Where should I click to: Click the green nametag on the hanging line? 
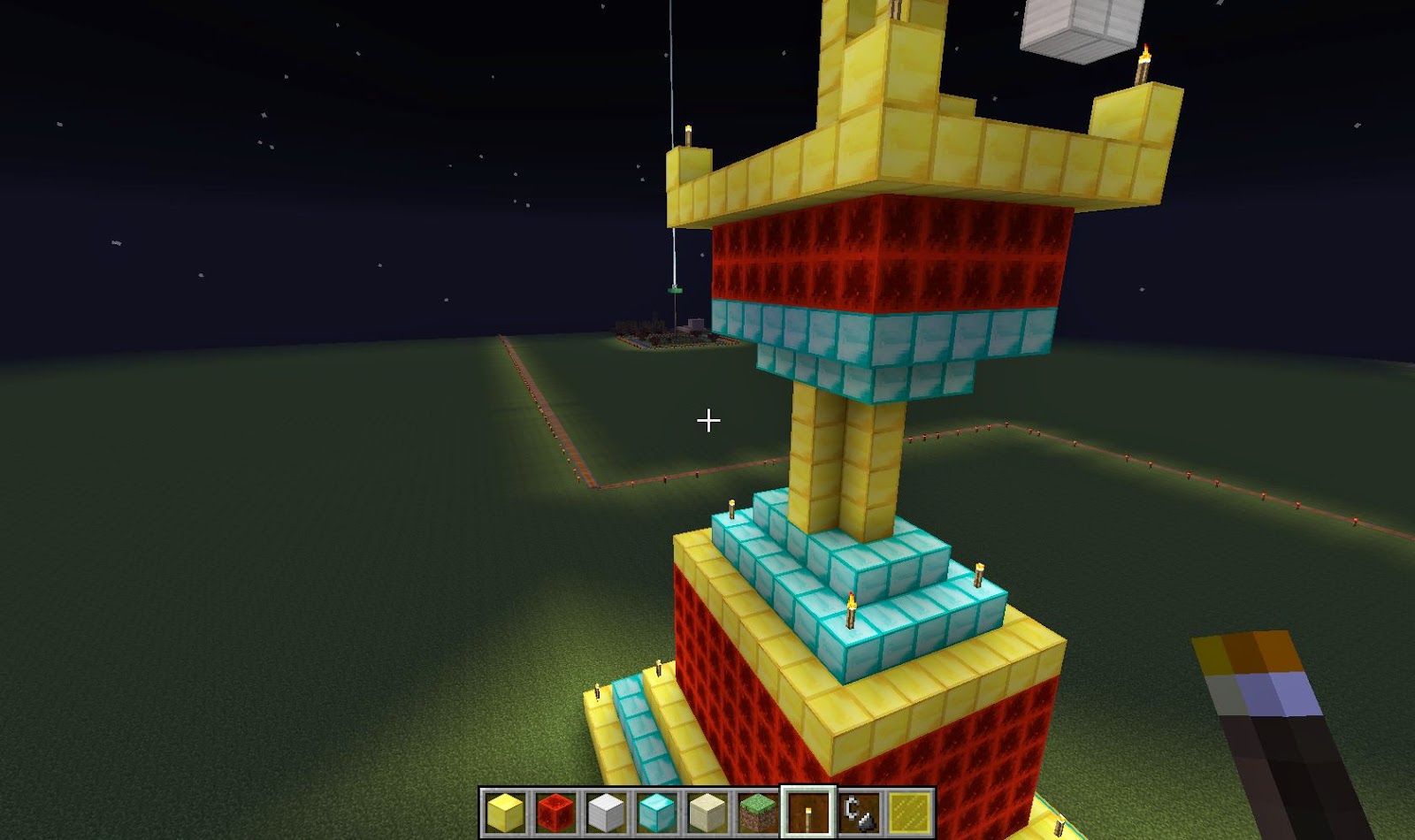point(675,292)
